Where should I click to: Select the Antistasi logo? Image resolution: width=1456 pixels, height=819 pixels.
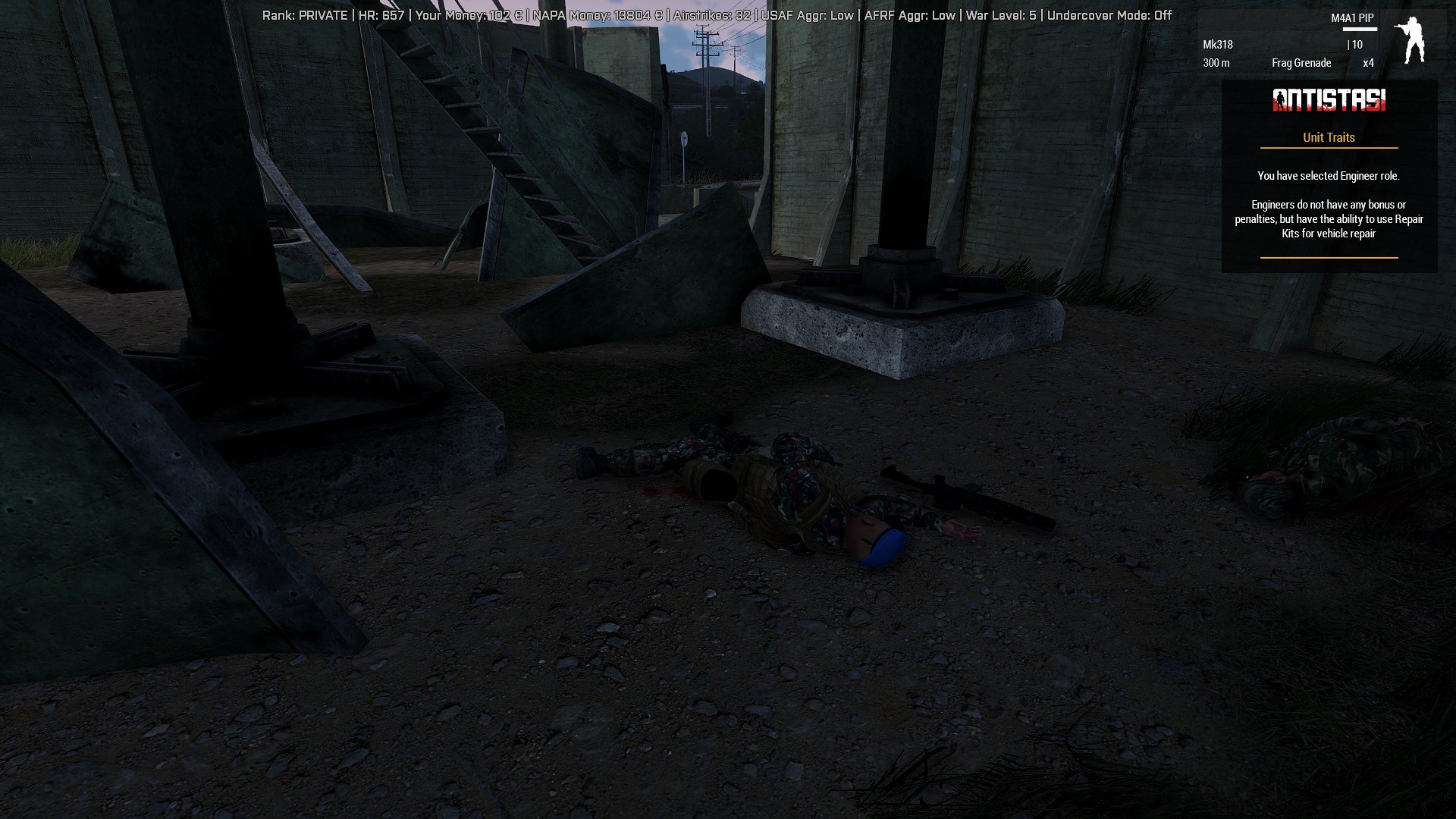click(1329, 100)
